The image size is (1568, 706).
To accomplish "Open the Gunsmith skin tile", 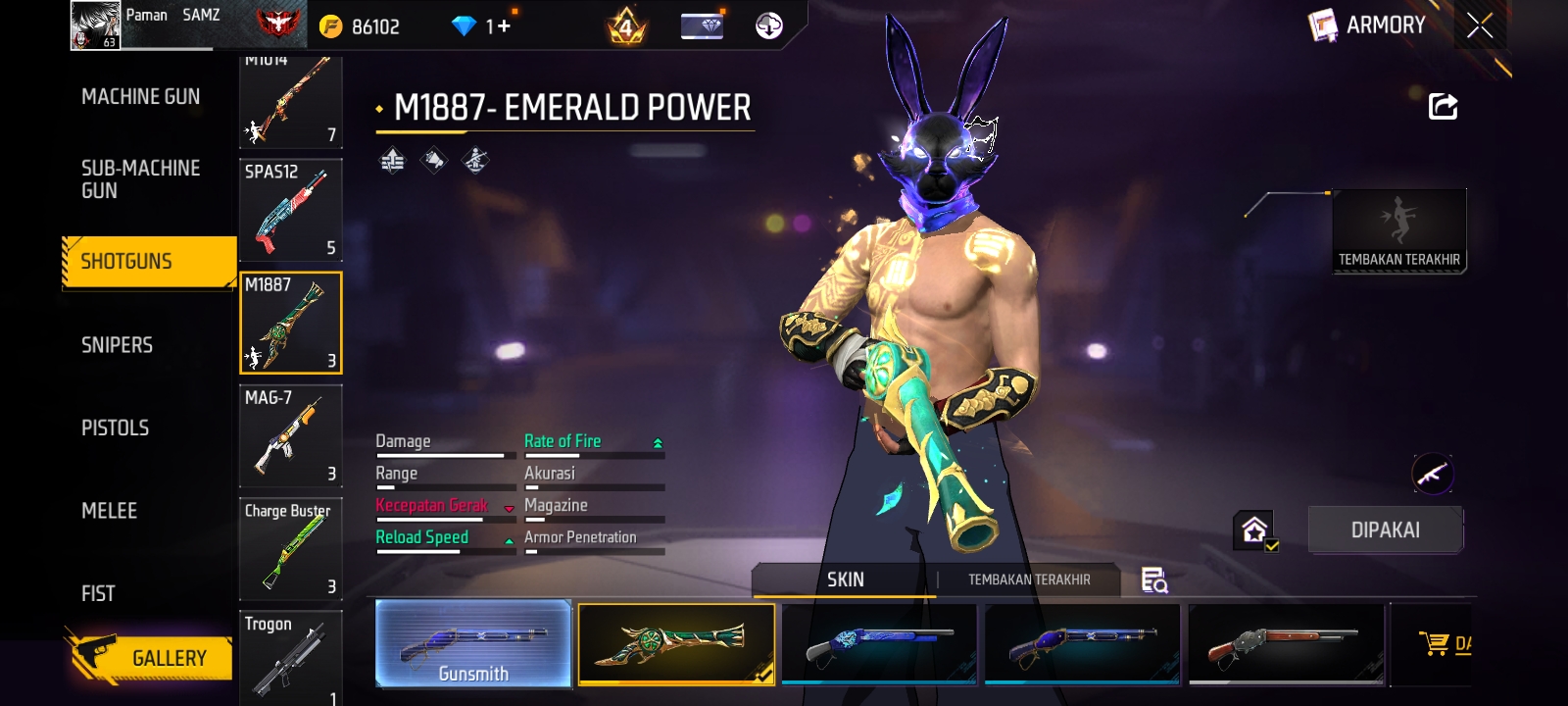I will pos(473,644).
